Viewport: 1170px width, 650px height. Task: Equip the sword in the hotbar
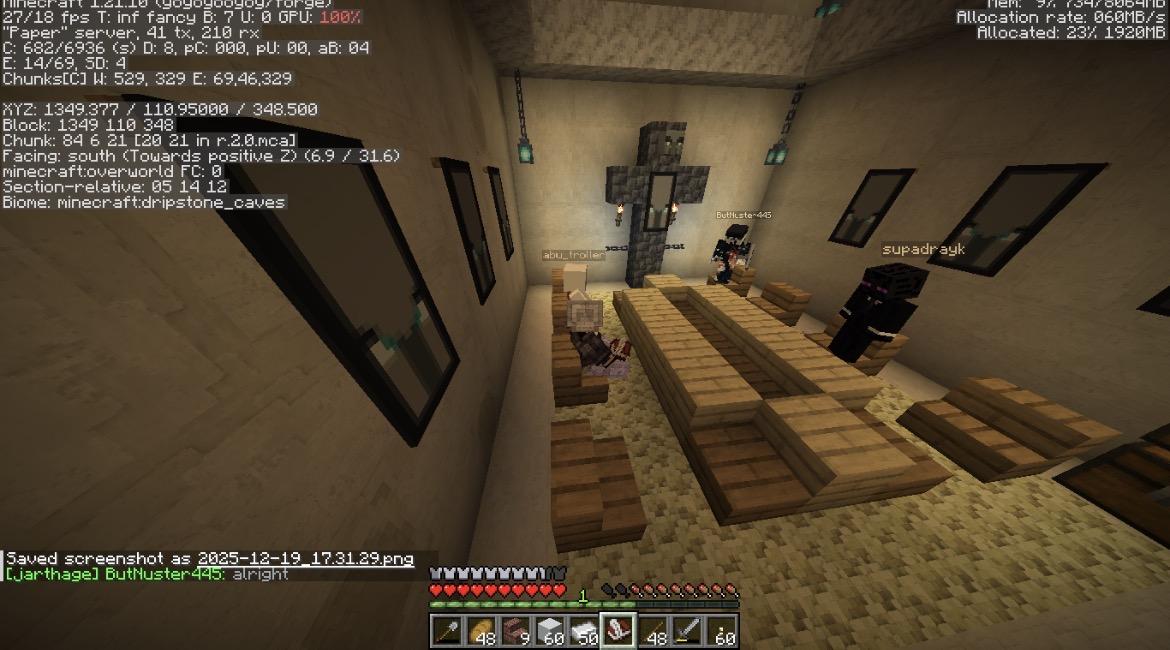point(688,630)
